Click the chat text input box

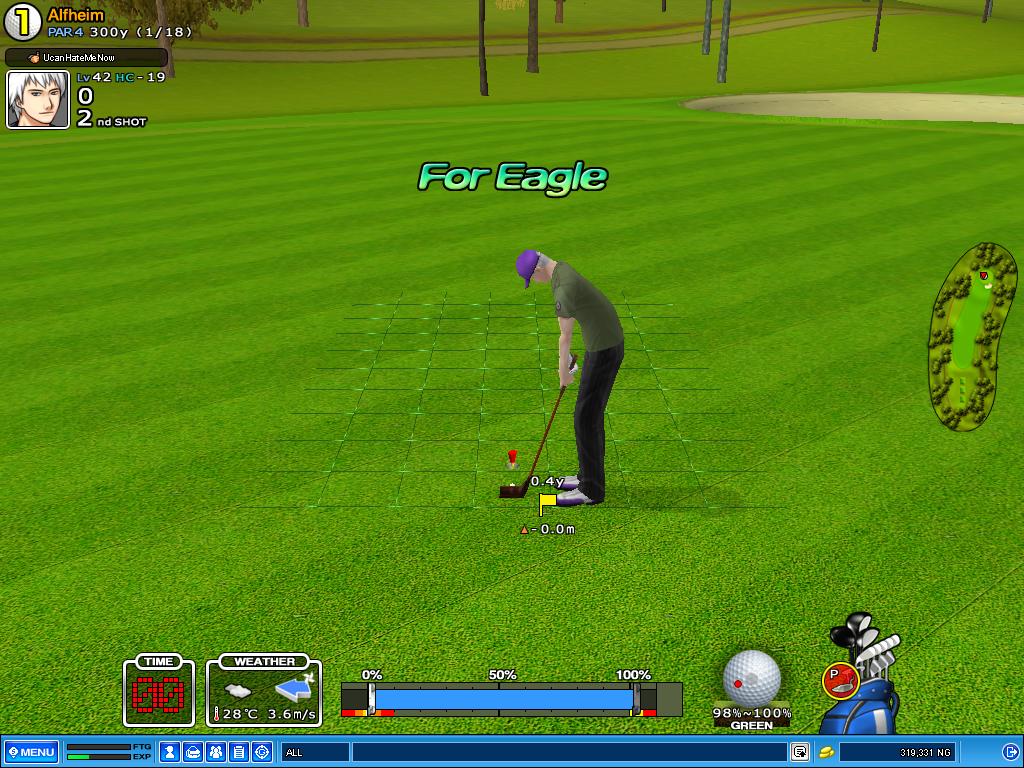tap(568, 752)
